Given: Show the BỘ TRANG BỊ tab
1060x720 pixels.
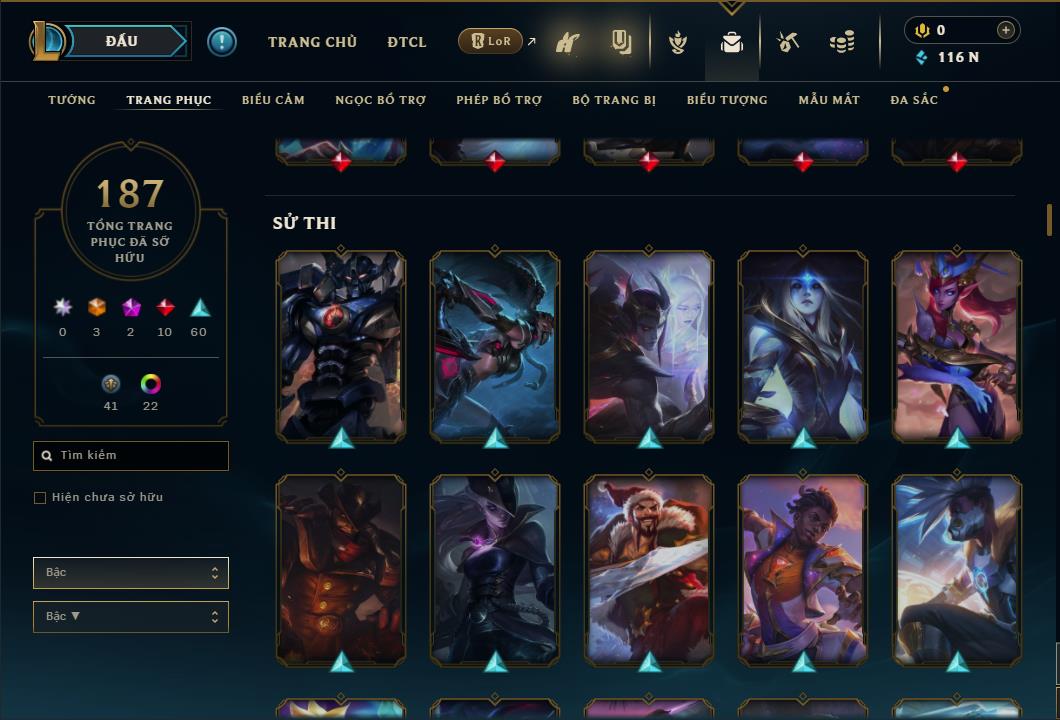Looking at the screenshot, I should (x=614, y=100).
